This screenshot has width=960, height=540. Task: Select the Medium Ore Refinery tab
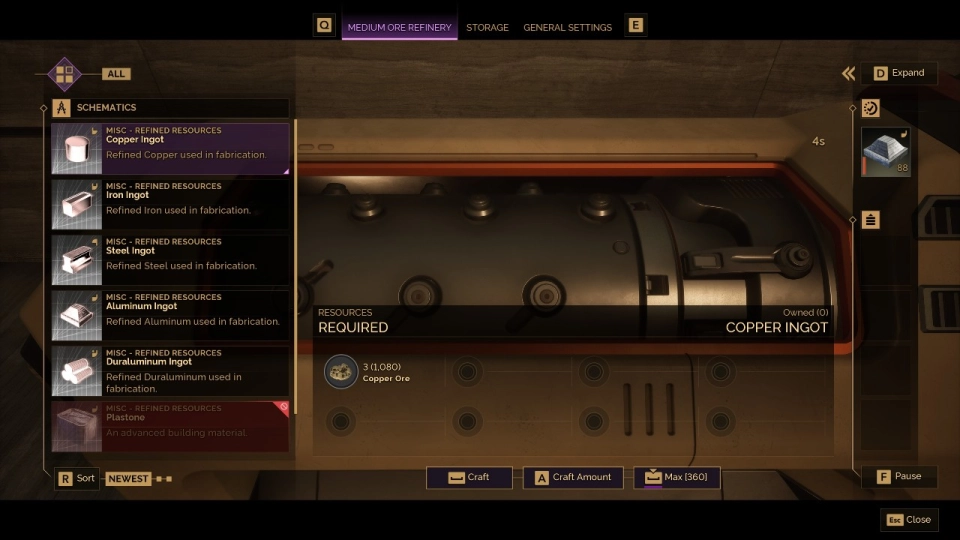pyautogui.click(x=399, y=27)
